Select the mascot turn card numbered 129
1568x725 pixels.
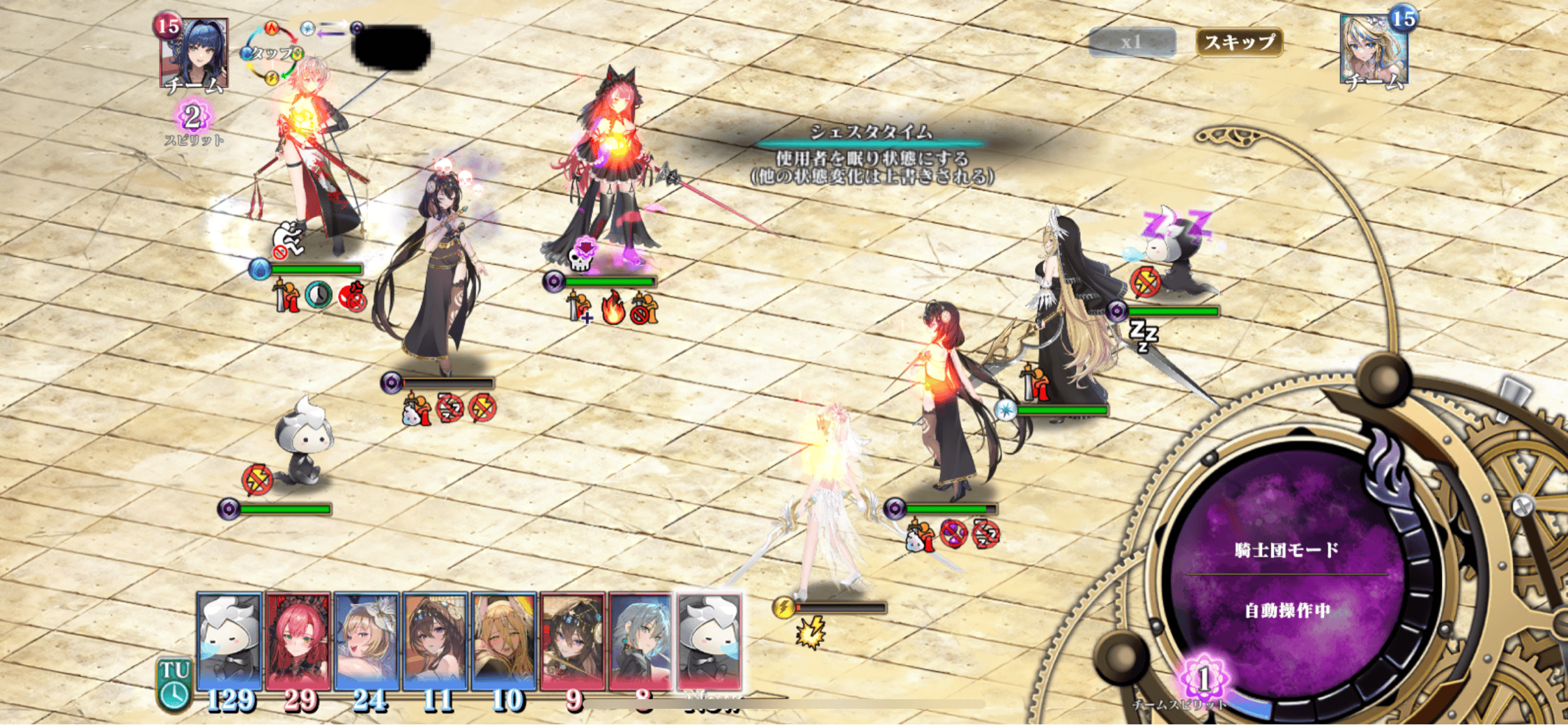[x=229, y=643]
